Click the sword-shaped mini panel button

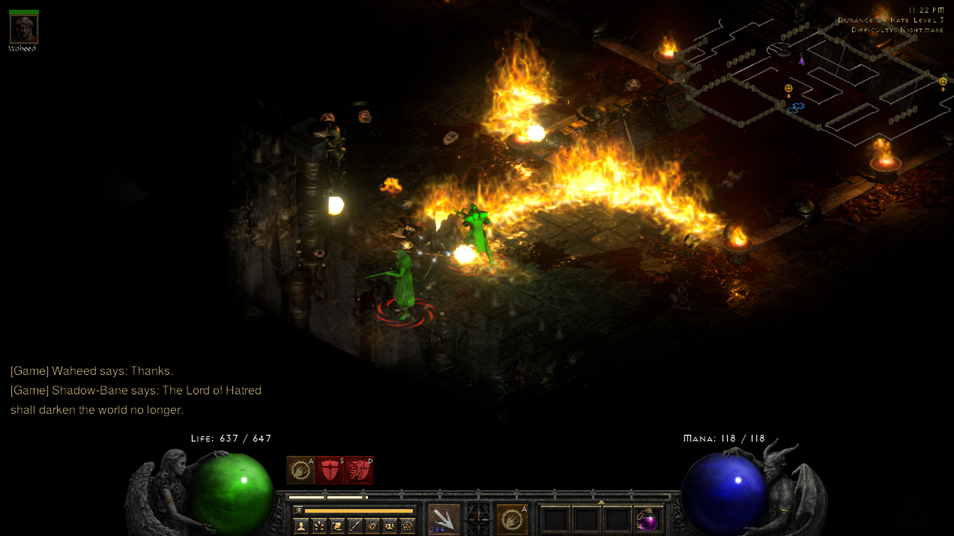[x=355, y=525]
